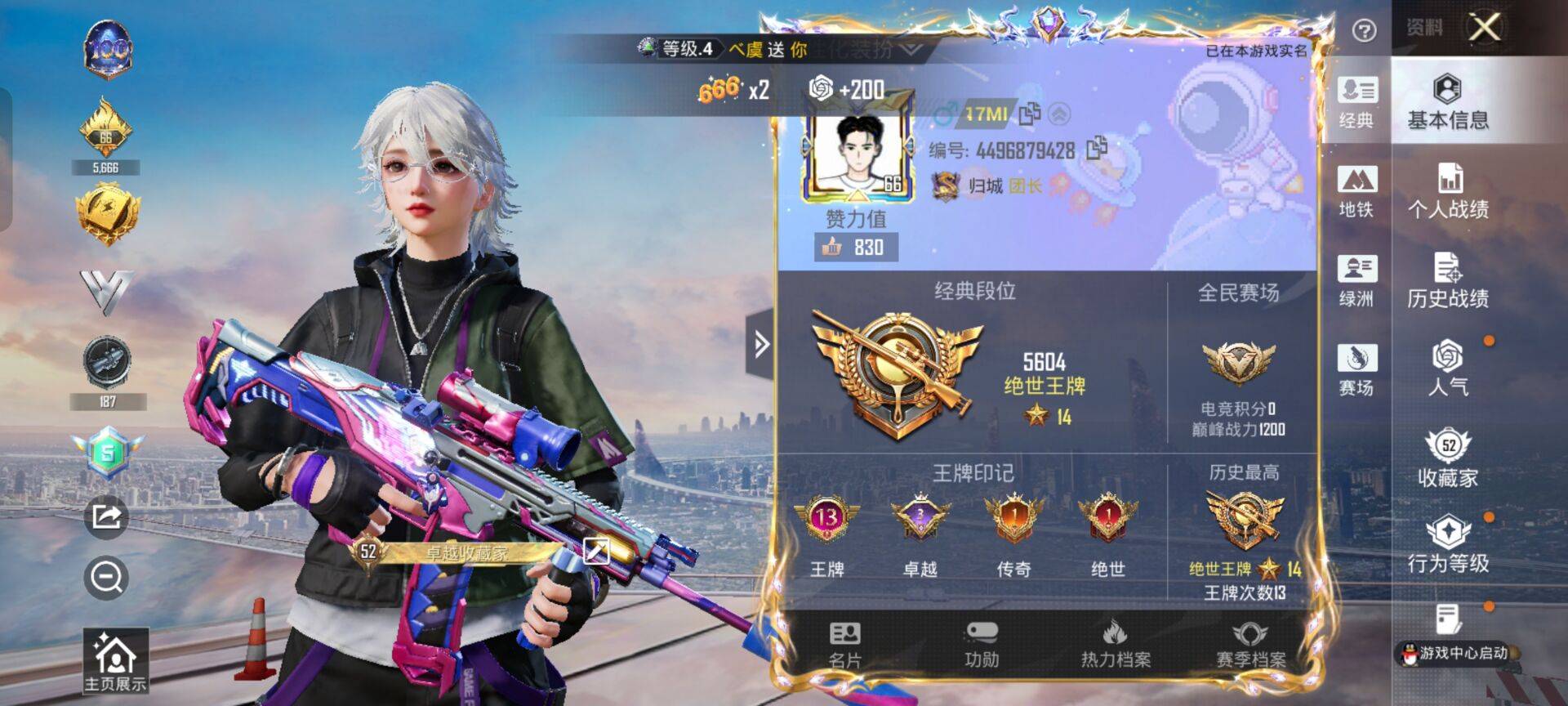Open the 热力档案 tab
Viewport: 1568px width, 706px height.
(1116, 645)
